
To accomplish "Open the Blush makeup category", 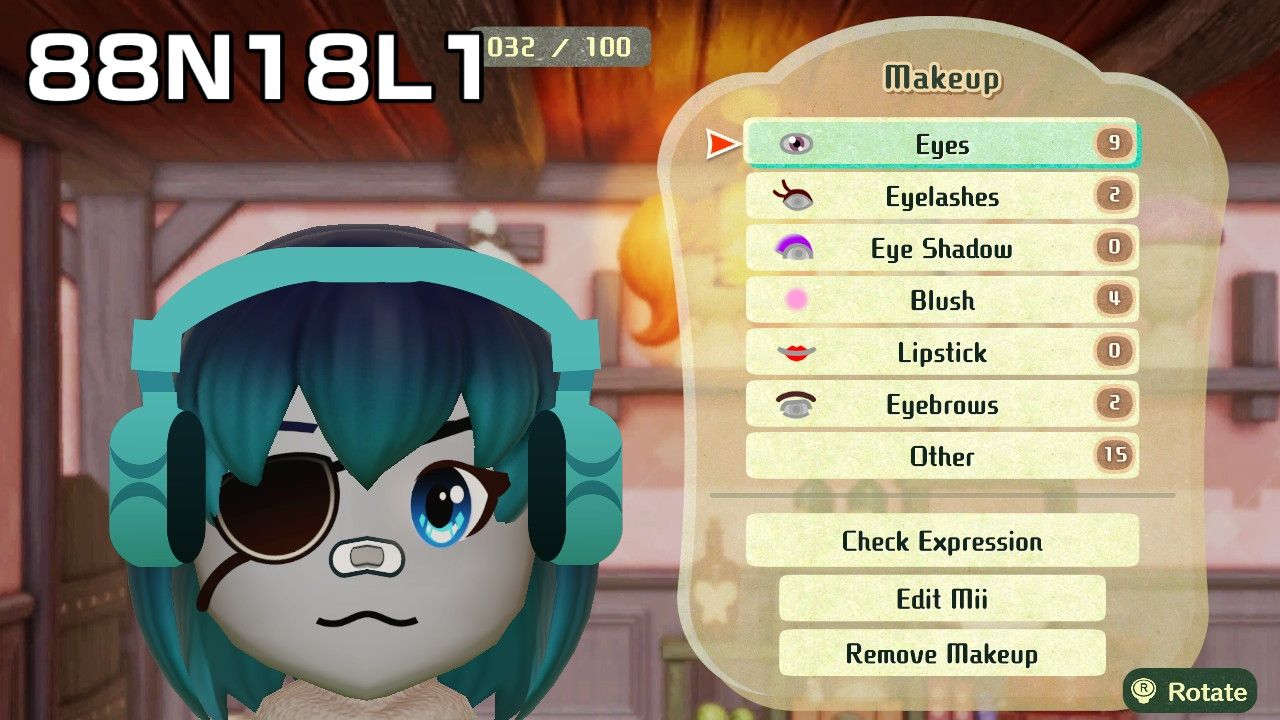I will (941, 301).
